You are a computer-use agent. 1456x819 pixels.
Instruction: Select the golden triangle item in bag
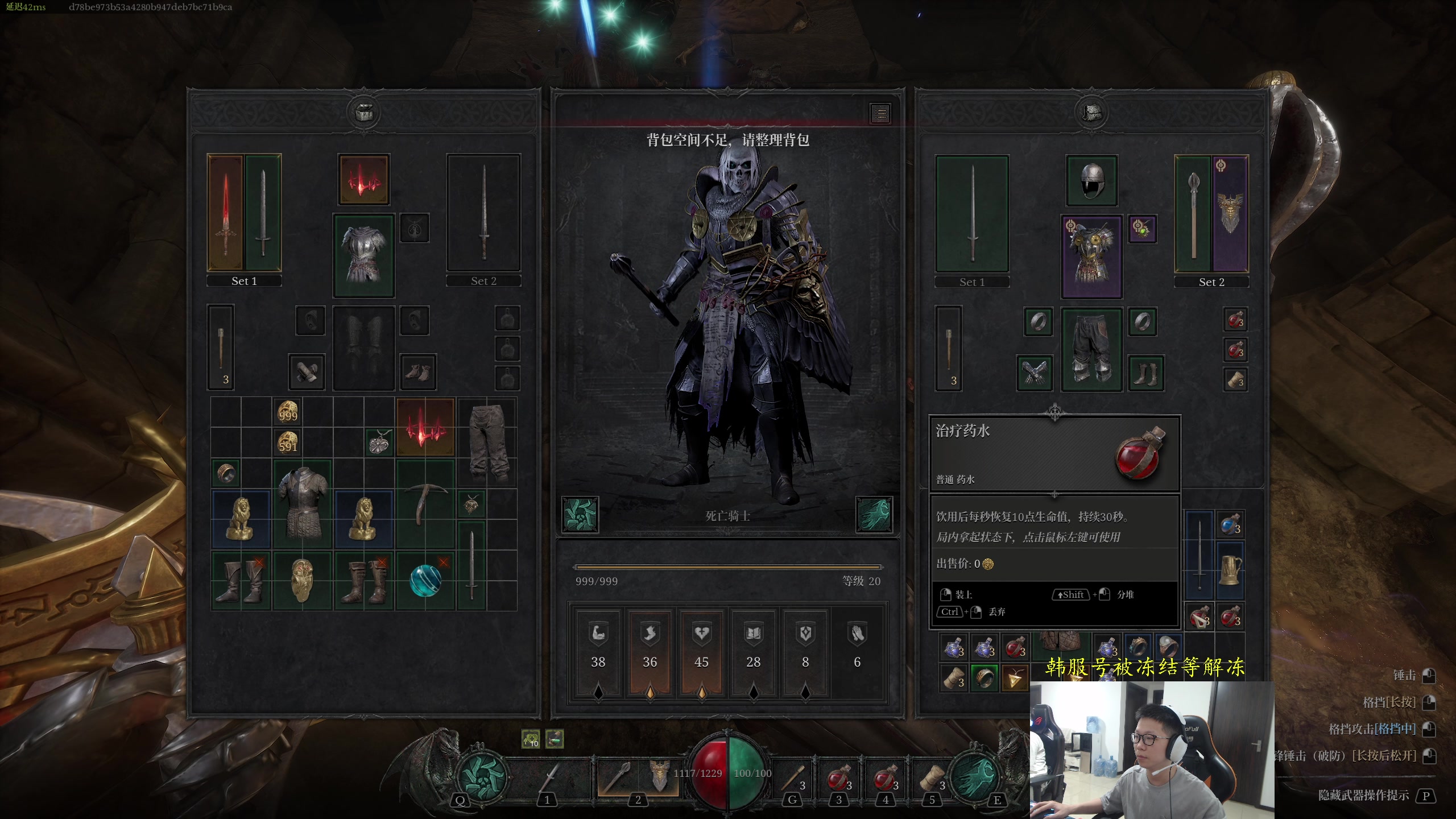point(1015,677)
